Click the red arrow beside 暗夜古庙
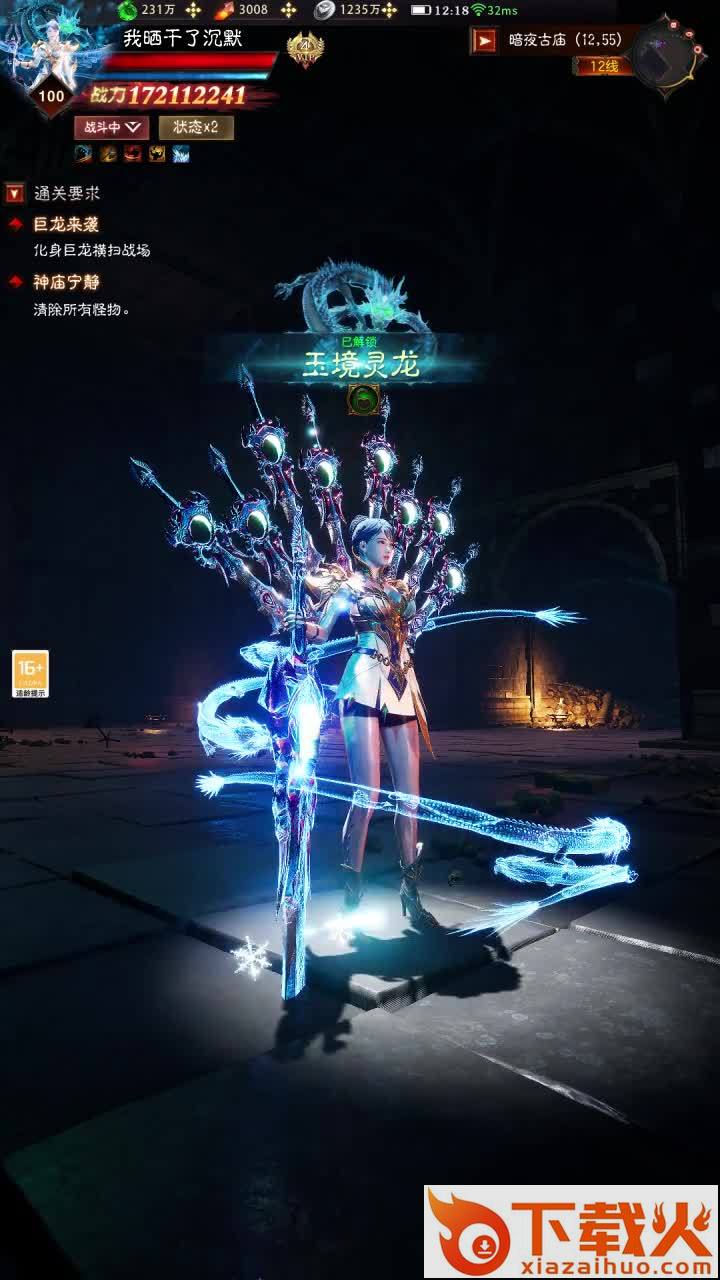Viewport: 720px width, 1280px height. point(485,40)
